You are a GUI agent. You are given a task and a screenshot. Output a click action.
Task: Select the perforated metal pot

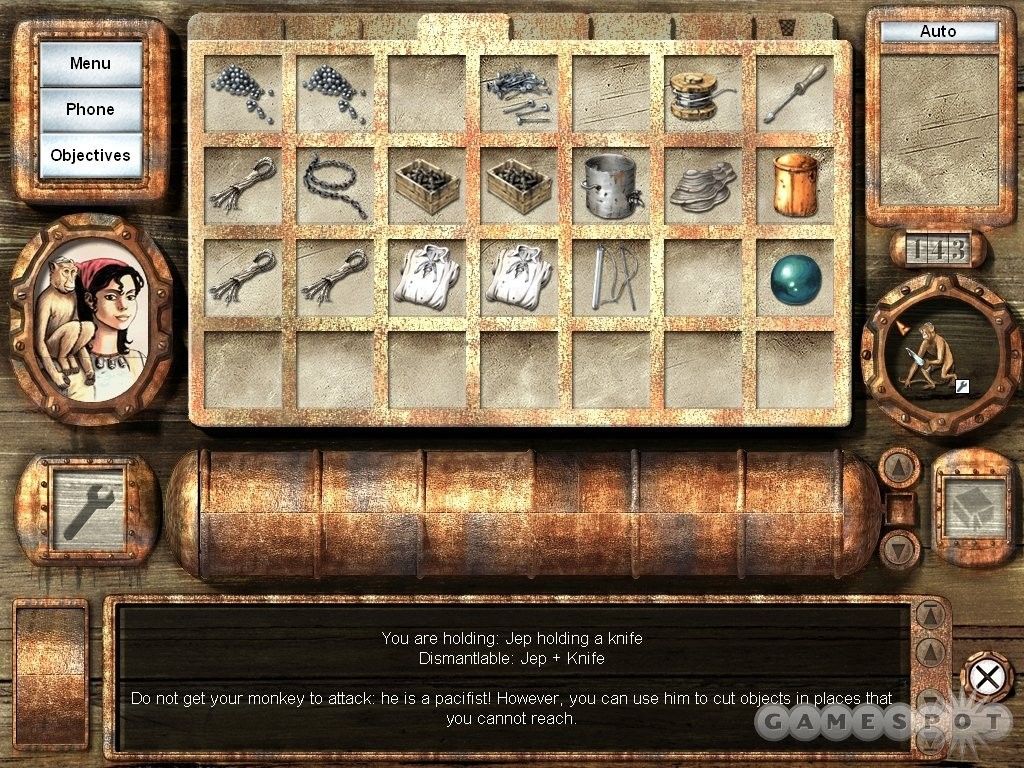point(610,185)
